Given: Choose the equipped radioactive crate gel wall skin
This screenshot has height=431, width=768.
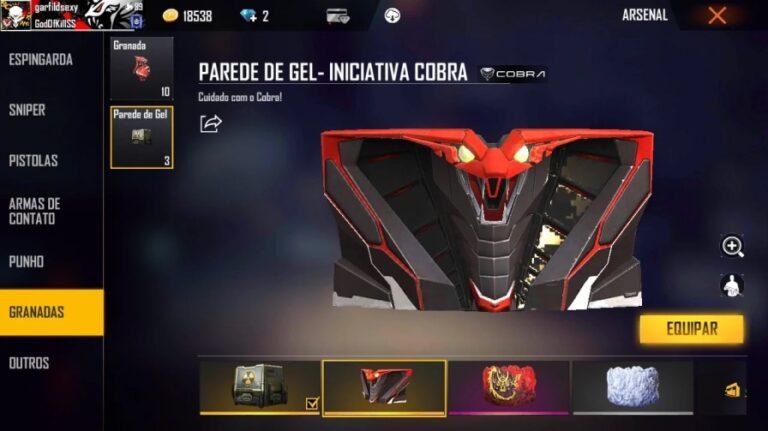Looking at the screenshot, I should coord(260,387).
